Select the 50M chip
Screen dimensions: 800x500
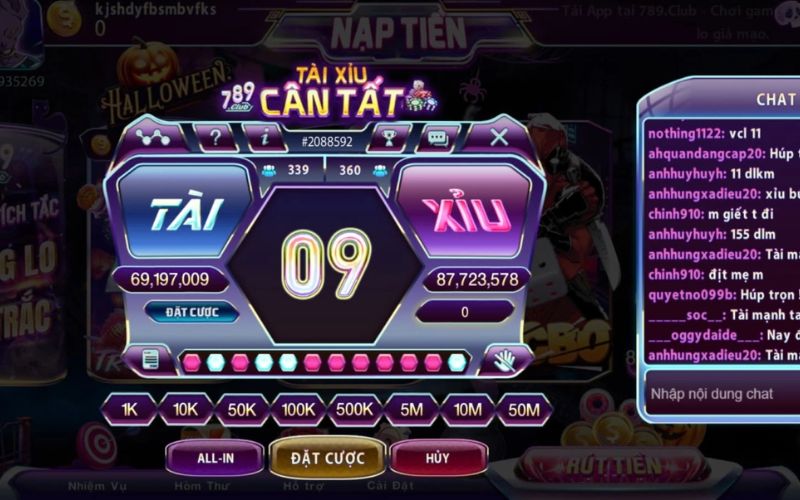click(x=524, y=409)
